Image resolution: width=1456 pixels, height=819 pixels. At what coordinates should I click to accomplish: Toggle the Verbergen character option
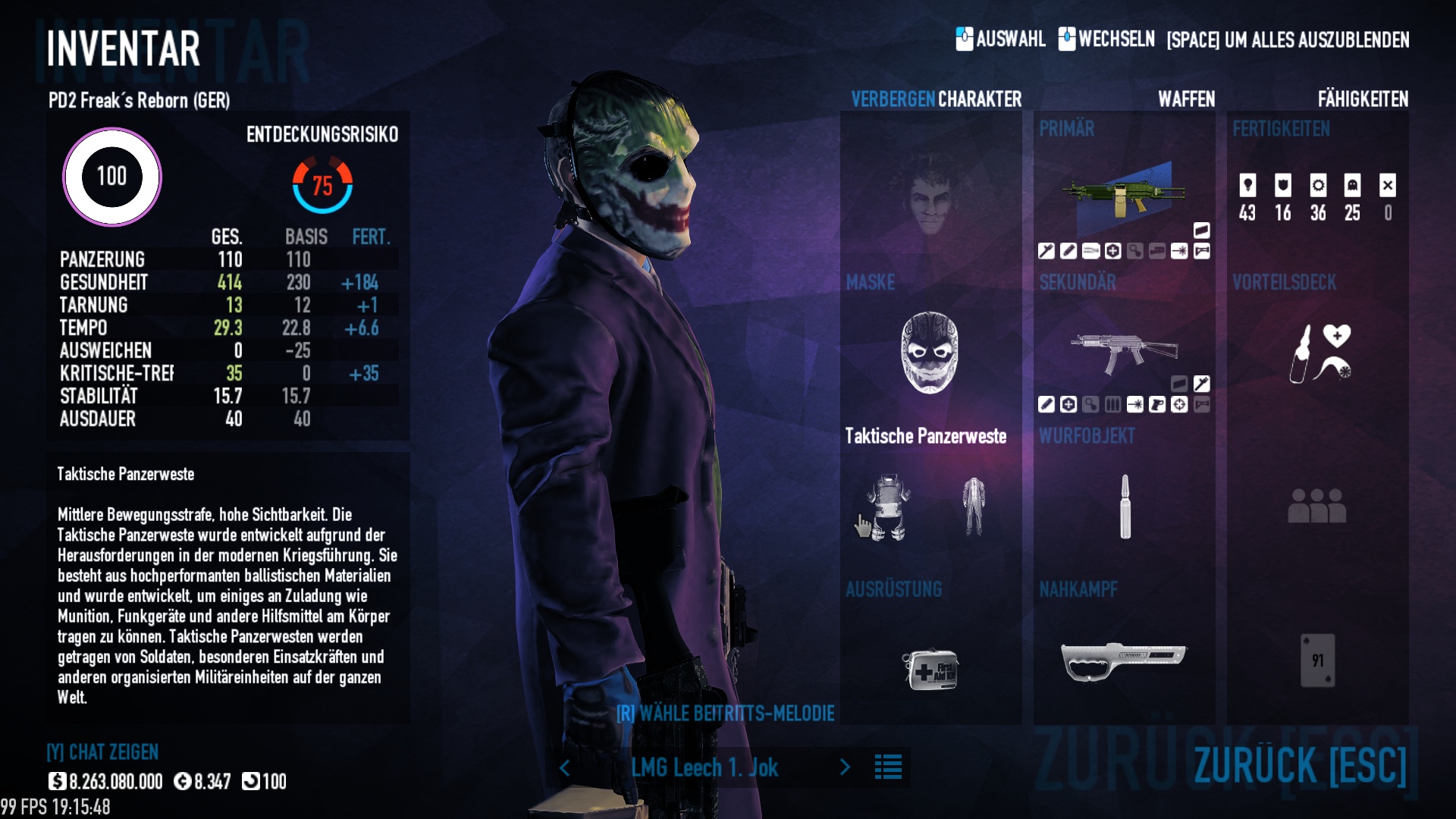click(x=893, y=99)
